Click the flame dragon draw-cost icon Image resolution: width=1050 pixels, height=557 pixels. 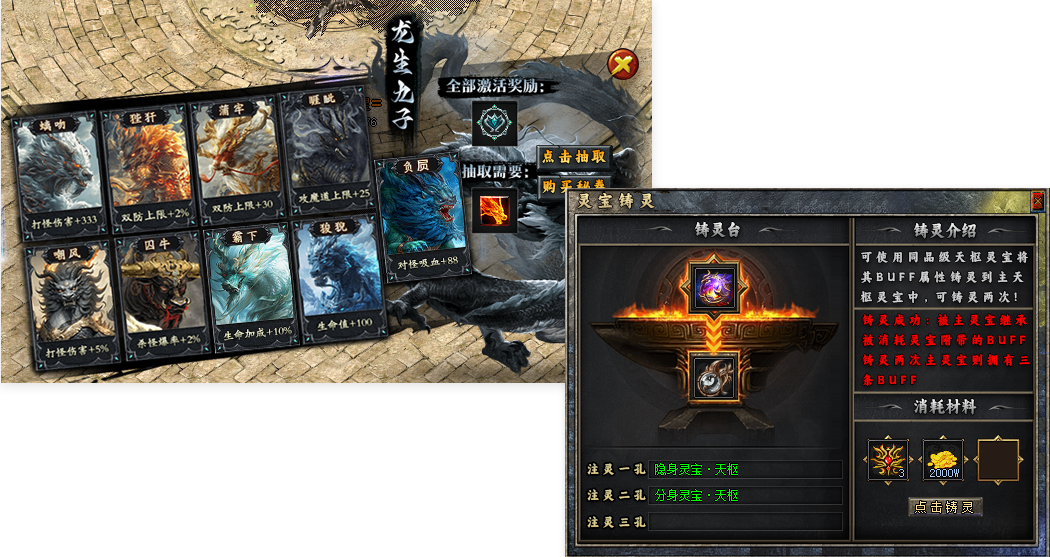pos(495,209)
